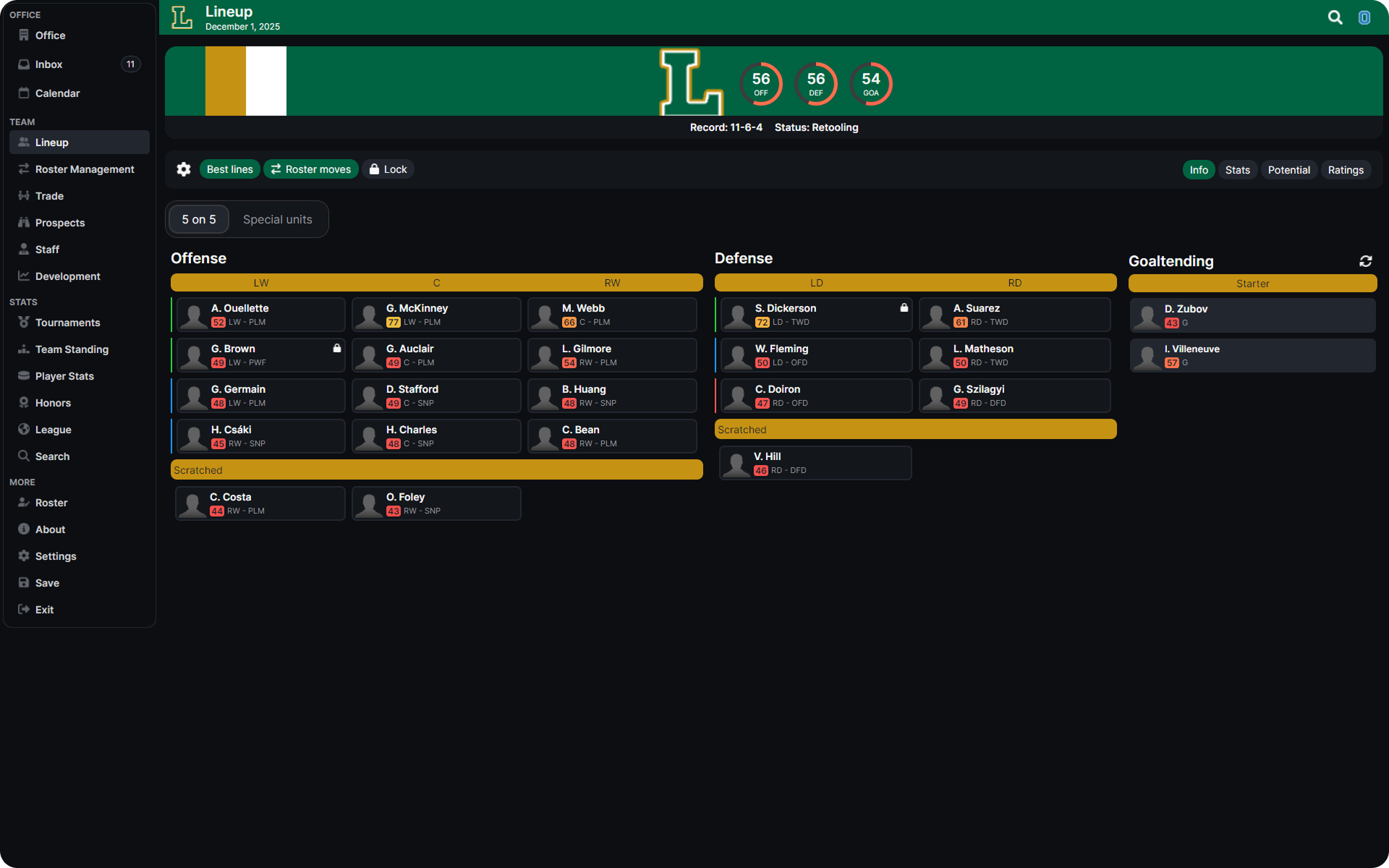Viewport: 1389px width, 868px height.
Task: Click the info icon in the top-right corner
Action: click(x=1364, y=17)
